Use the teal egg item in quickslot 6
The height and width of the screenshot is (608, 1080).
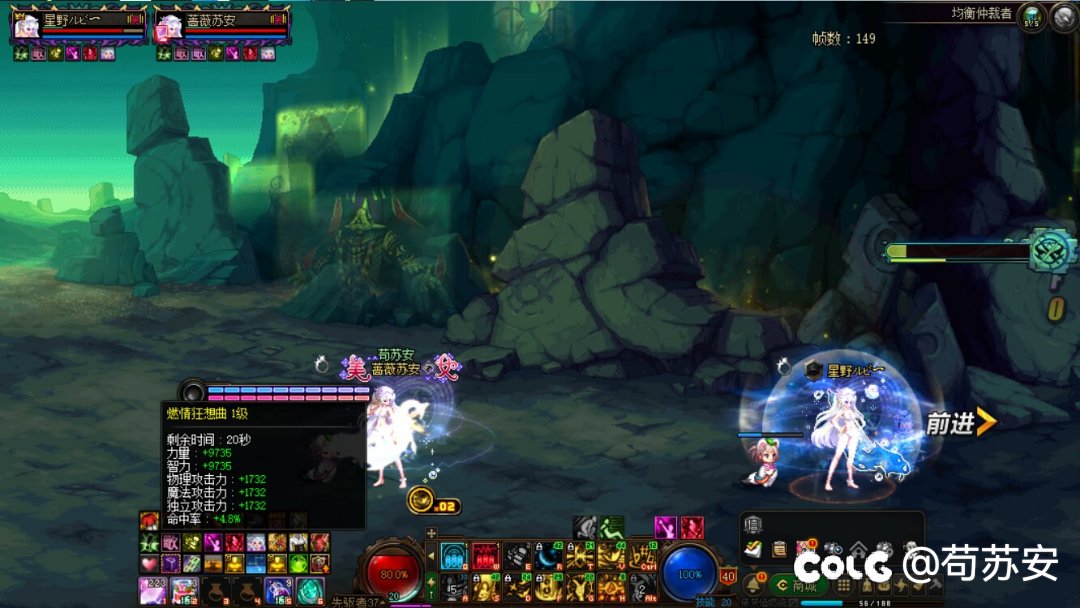pyautogui.click(x=310, y=591)
